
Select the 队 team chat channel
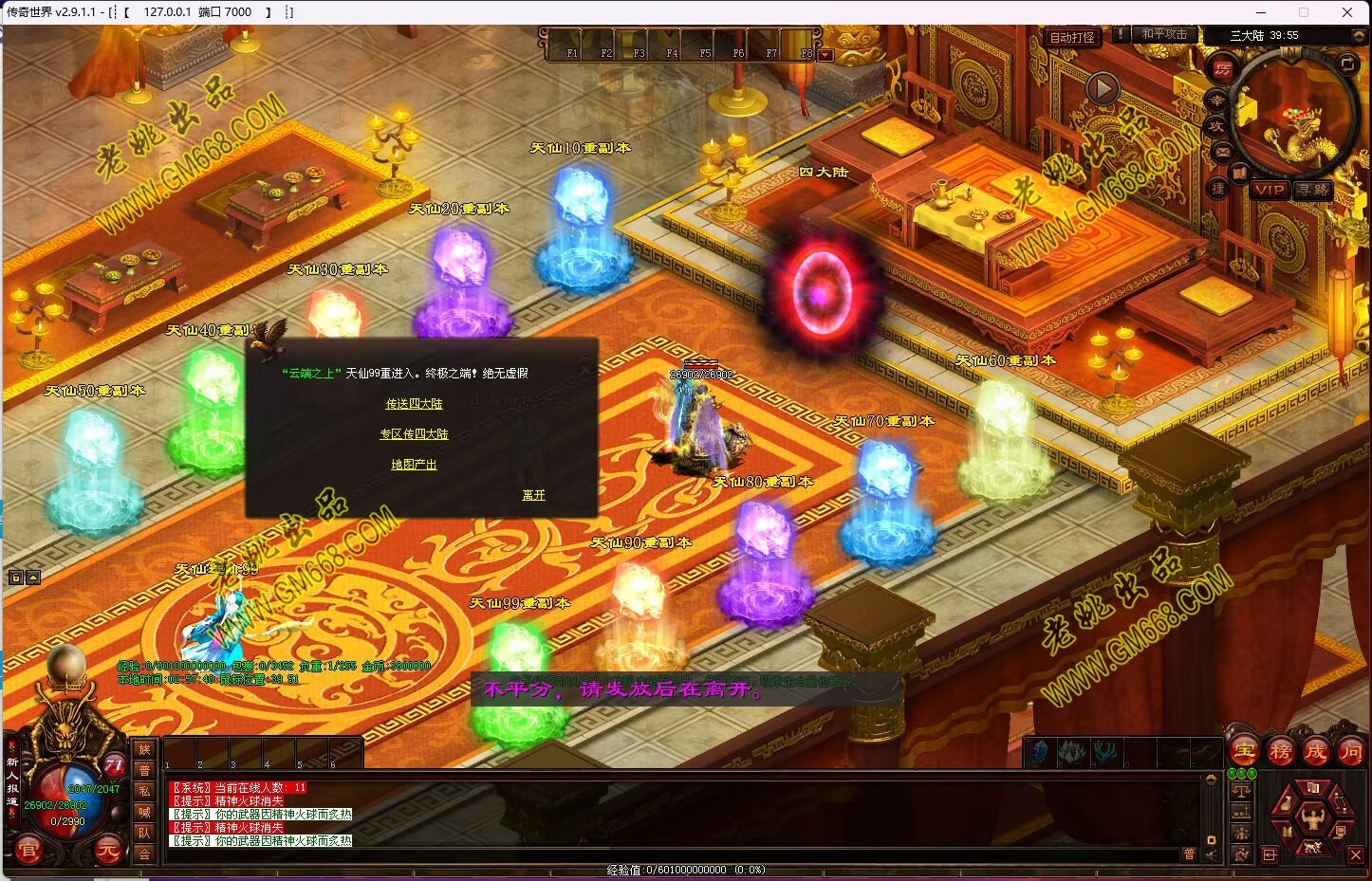click(x=144, y=833)
